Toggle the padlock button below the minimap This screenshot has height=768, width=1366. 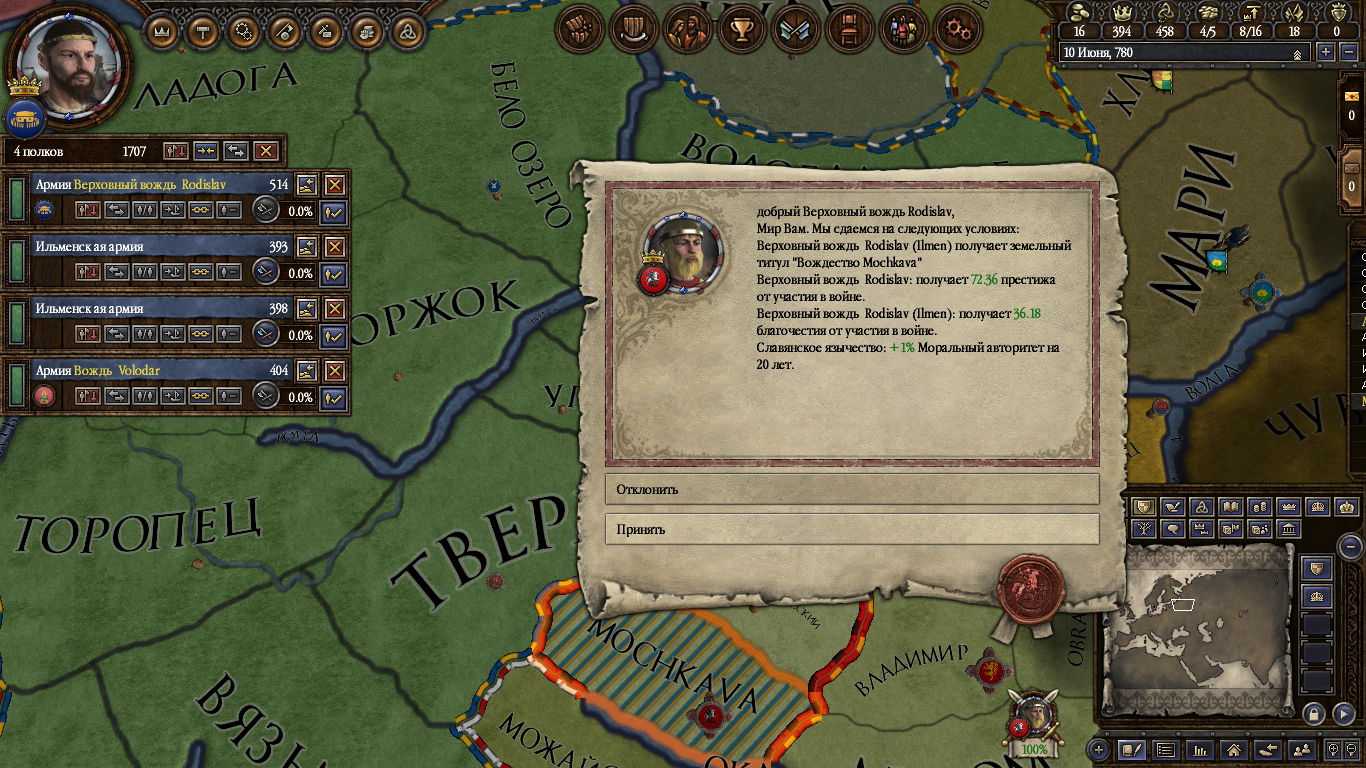point(1315,714)
